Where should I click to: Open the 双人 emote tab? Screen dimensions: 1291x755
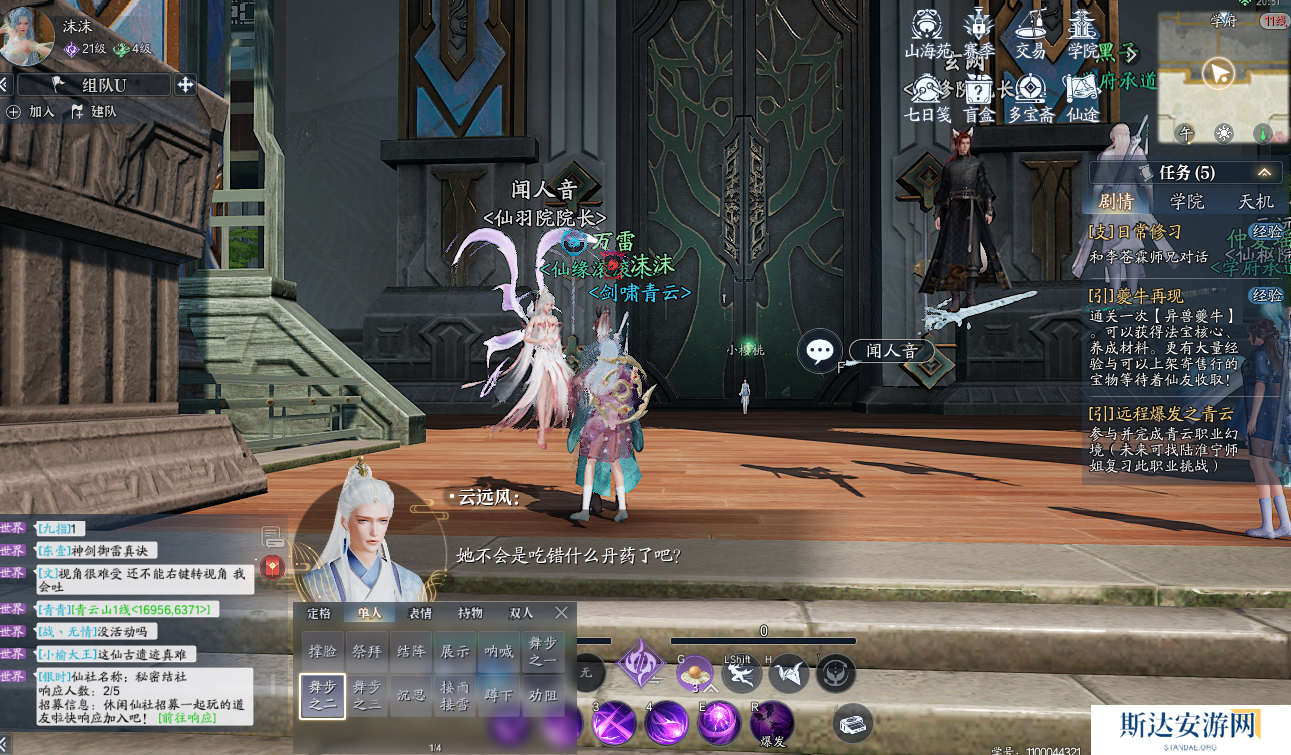point(520,613)
